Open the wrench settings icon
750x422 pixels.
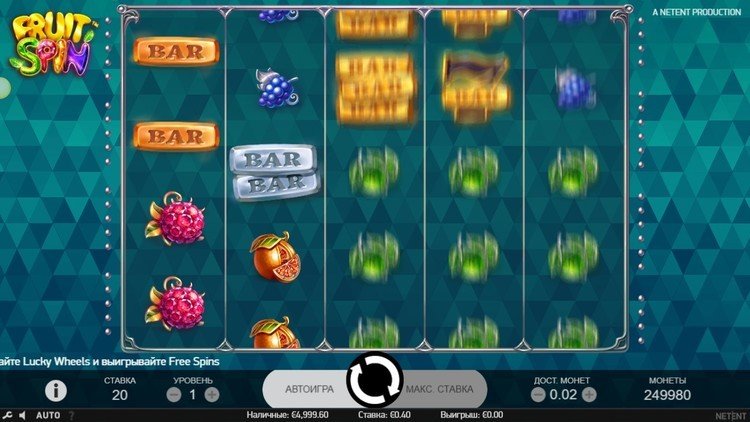click(x=7, y=415)
